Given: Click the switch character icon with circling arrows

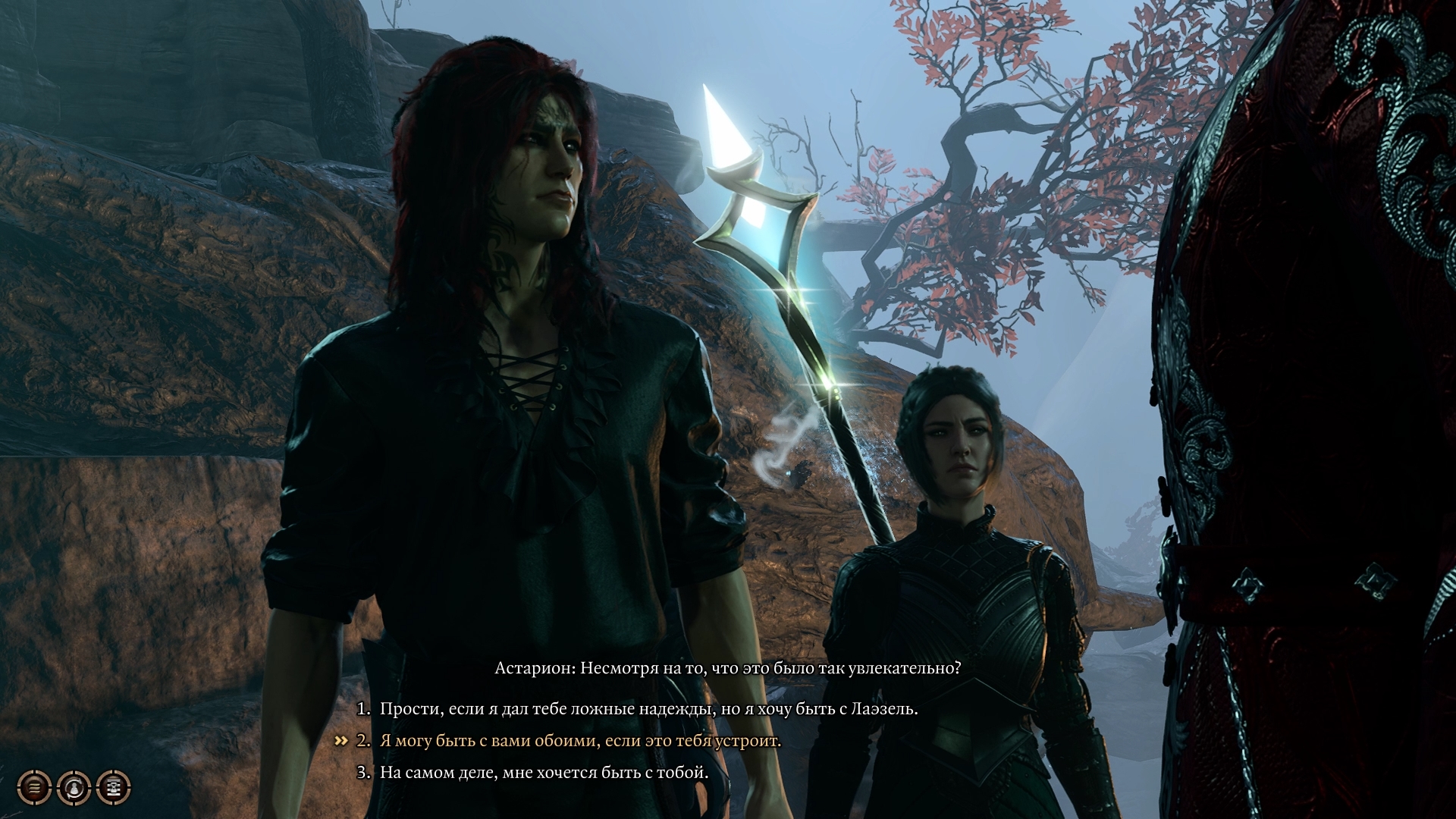Looking at the screenshot, I should [x=74, y=788].
